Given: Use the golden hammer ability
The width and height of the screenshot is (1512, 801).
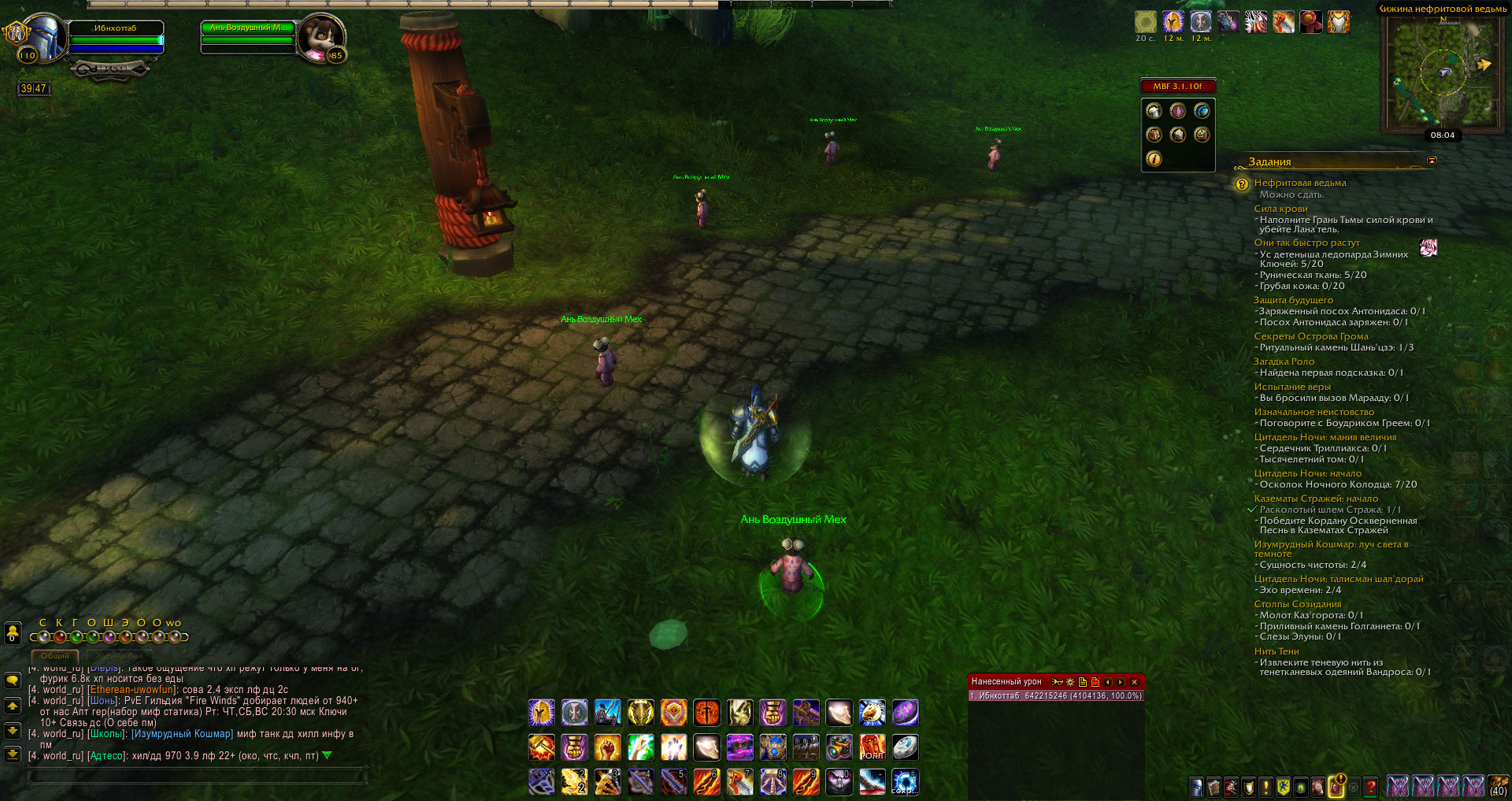Looking at the screenshot, I should tap(541, 747).
